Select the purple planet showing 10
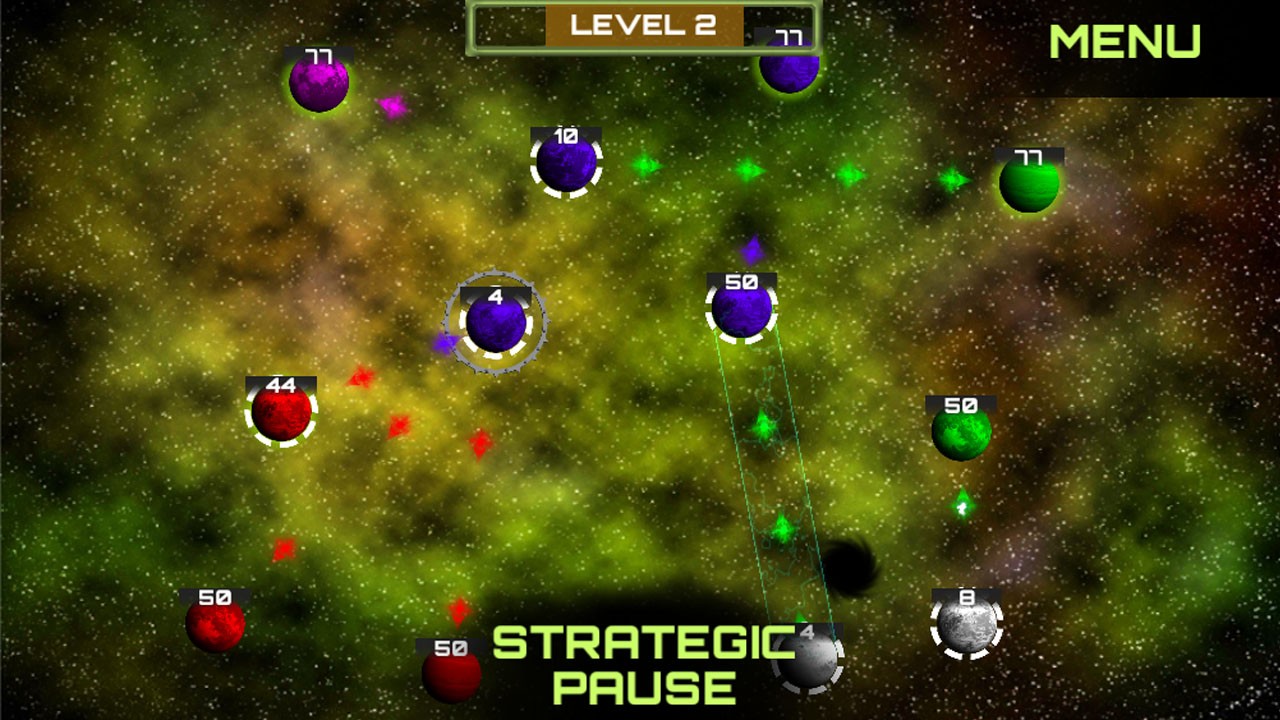Screen dimensions: 1280x720 coord(566,164)
